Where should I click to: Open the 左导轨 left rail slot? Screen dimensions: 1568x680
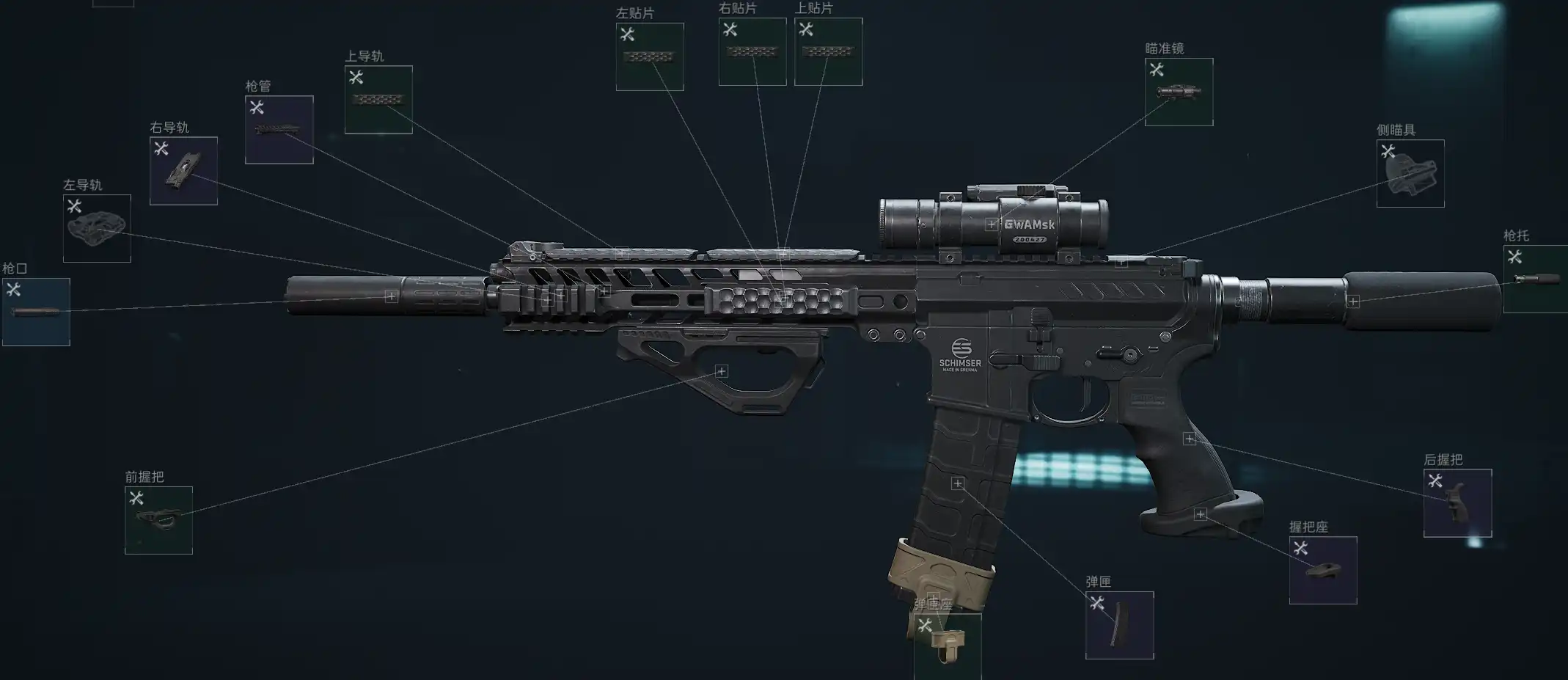97,228
